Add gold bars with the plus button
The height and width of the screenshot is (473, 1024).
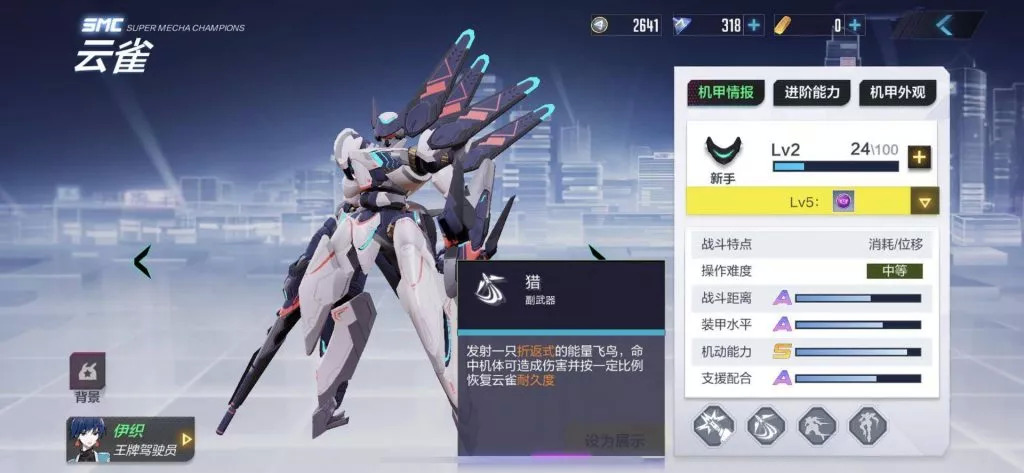coord(855,25)
